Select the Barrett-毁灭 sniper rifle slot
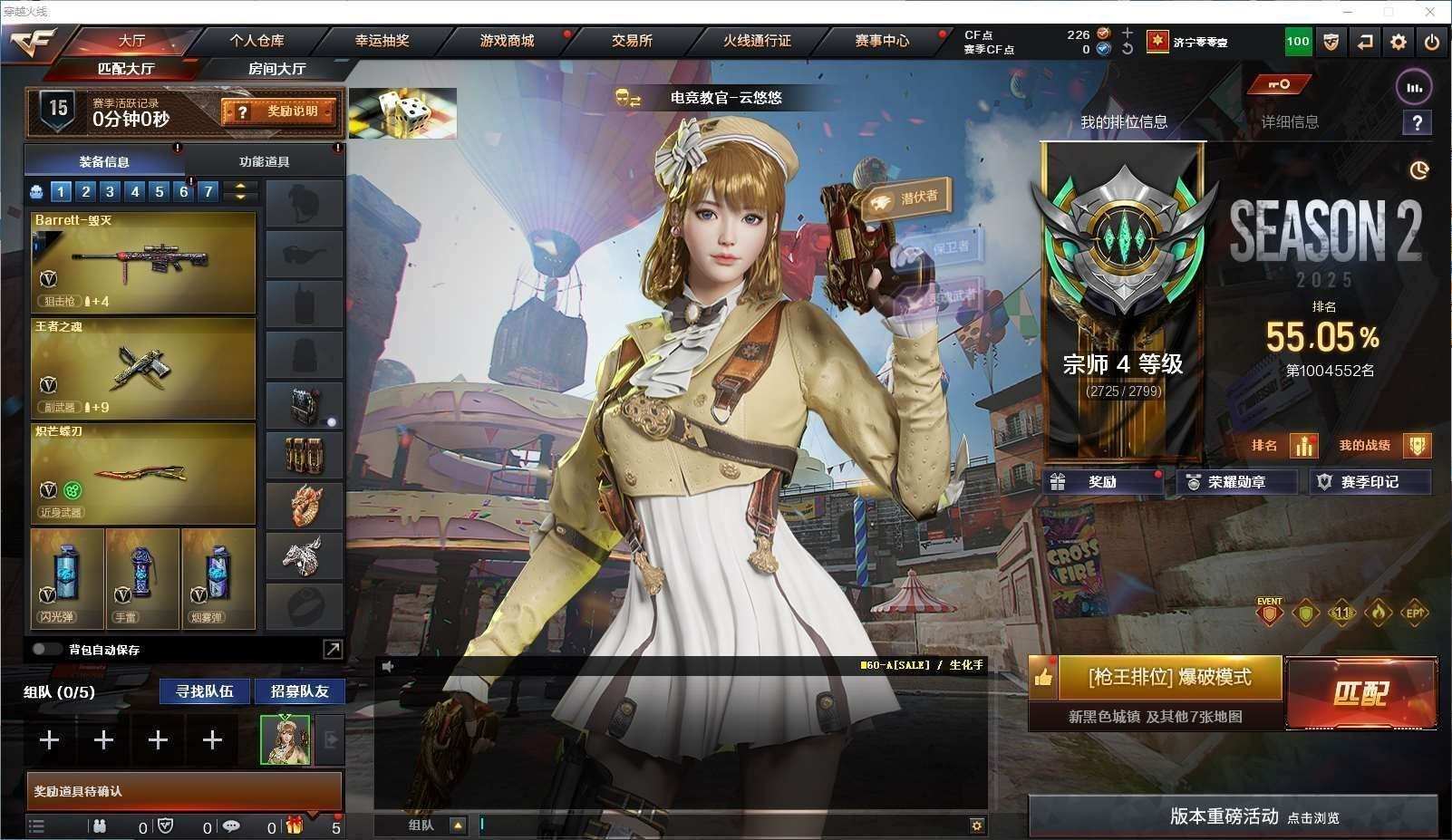This screenshot has height=840, width=1452. [x=143, y=262]
